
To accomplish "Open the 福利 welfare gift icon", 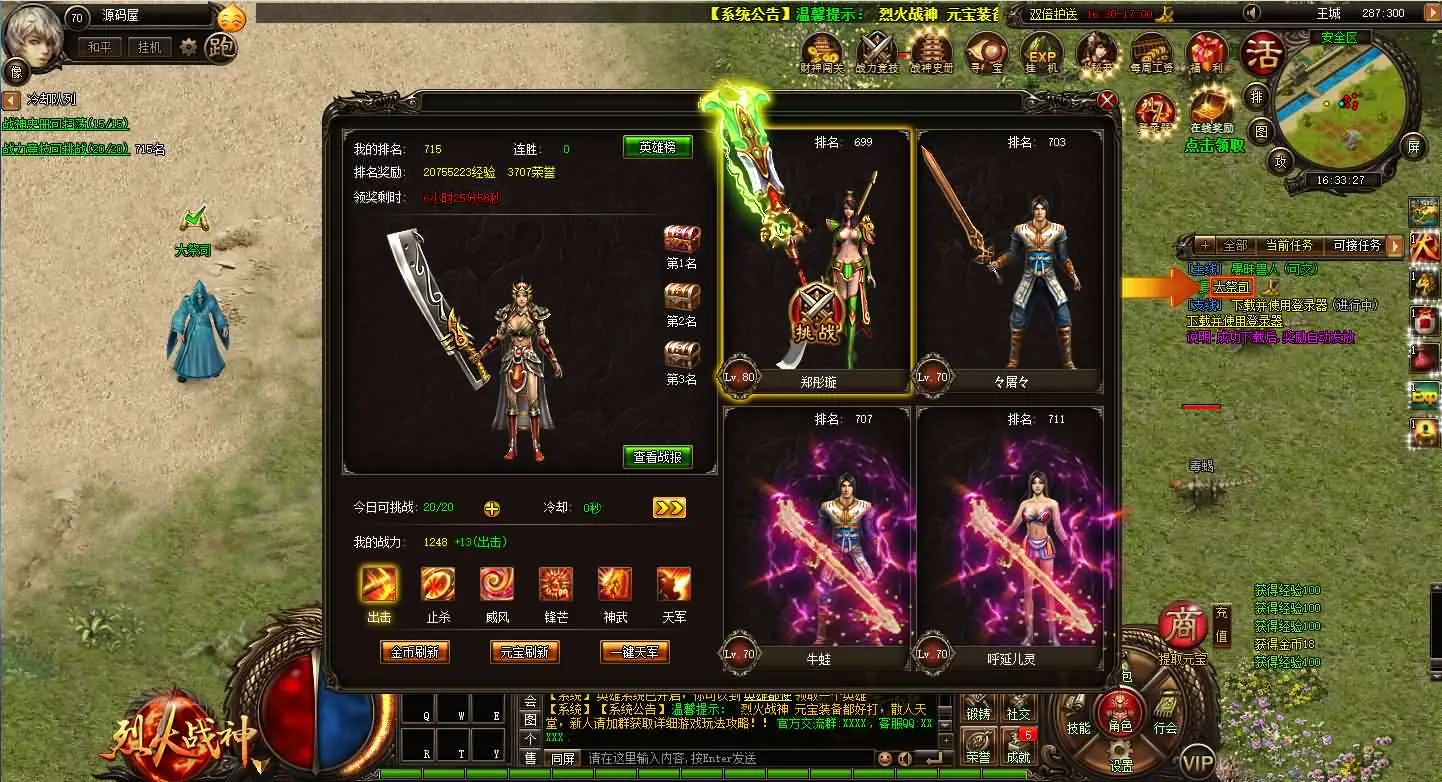I will click(1205, 50).
